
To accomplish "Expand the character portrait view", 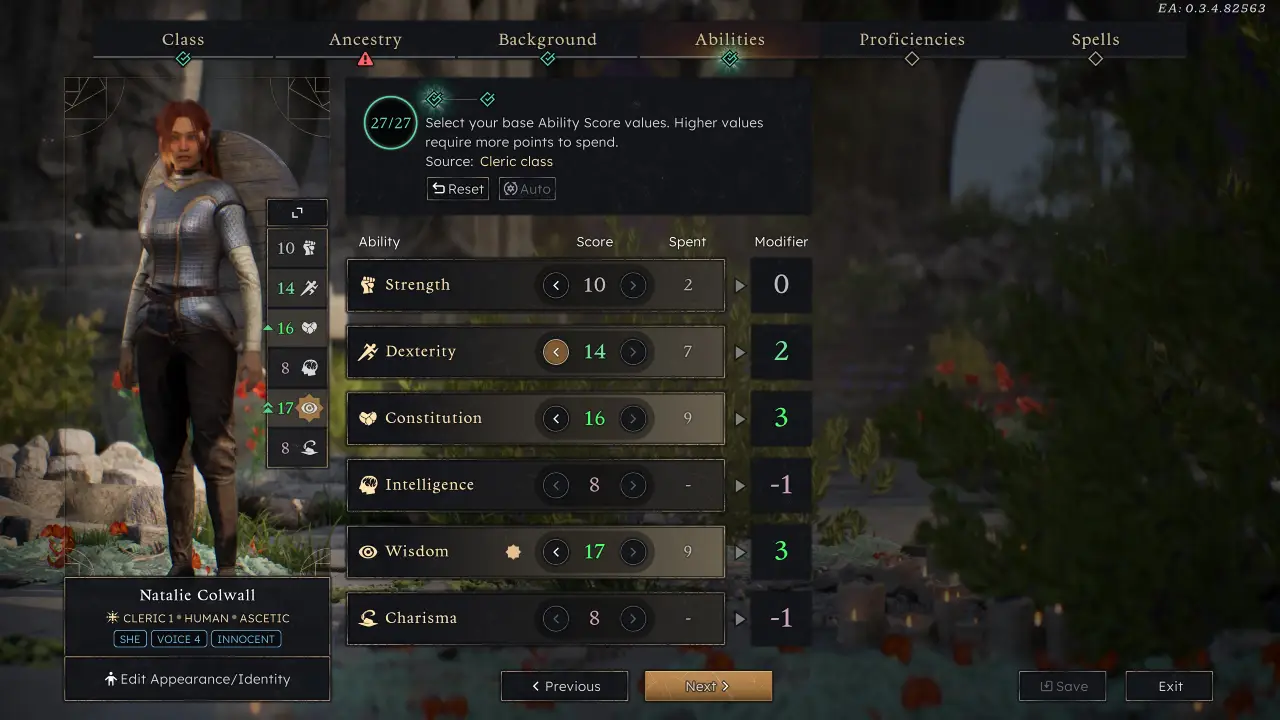I will [296, 212].
